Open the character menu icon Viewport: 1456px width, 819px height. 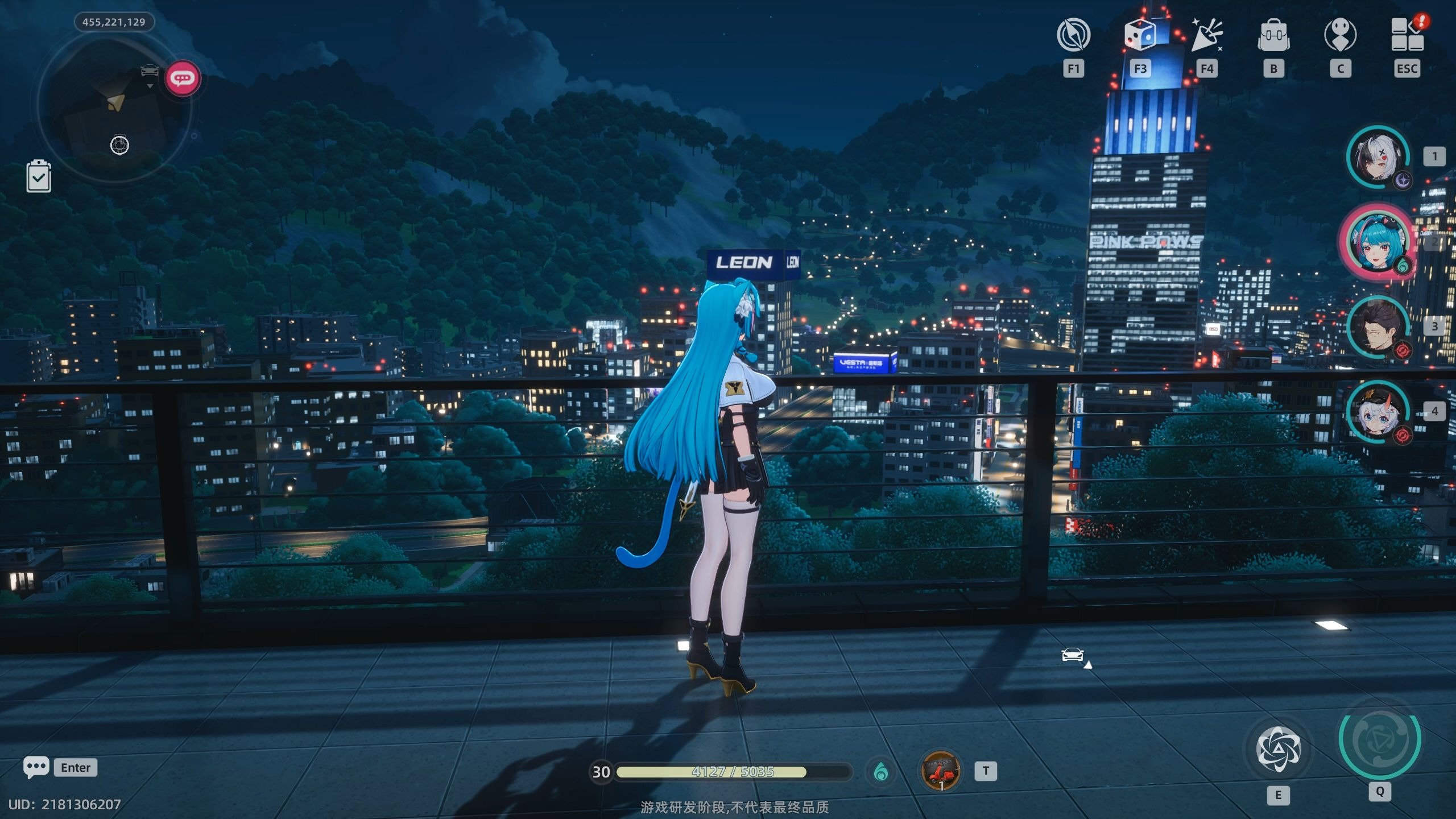click(x=1341, y=36)
